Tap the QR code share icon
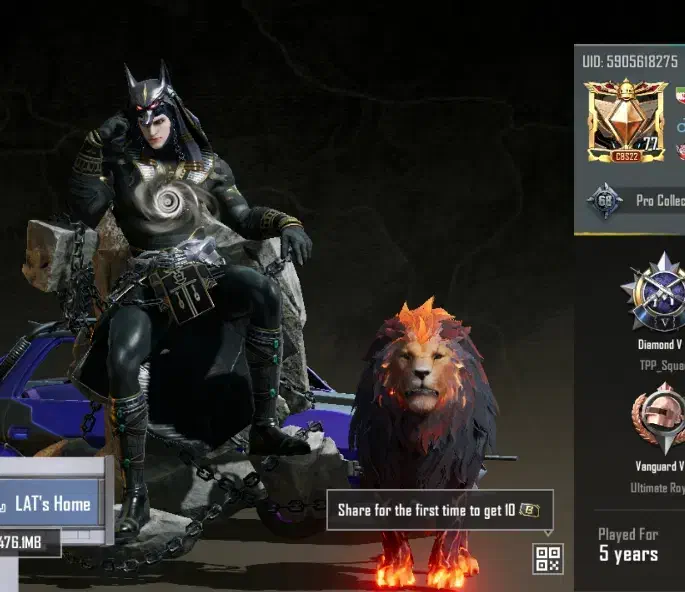 click(548, 559)
